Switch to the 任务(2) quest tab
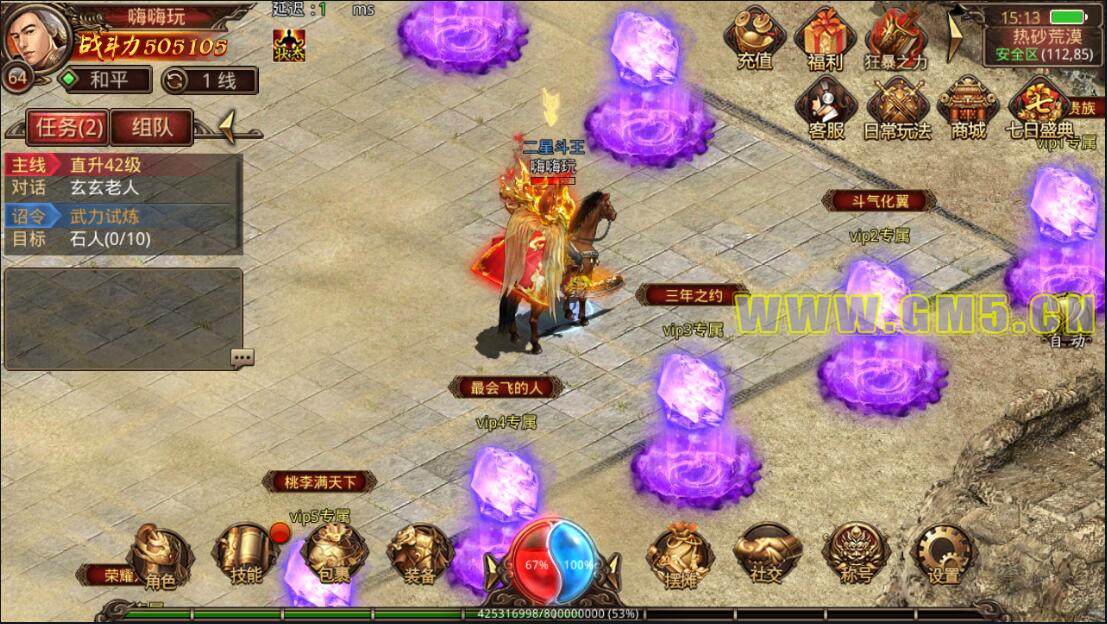Screen dimensions: 1107x624 [69, 126]
